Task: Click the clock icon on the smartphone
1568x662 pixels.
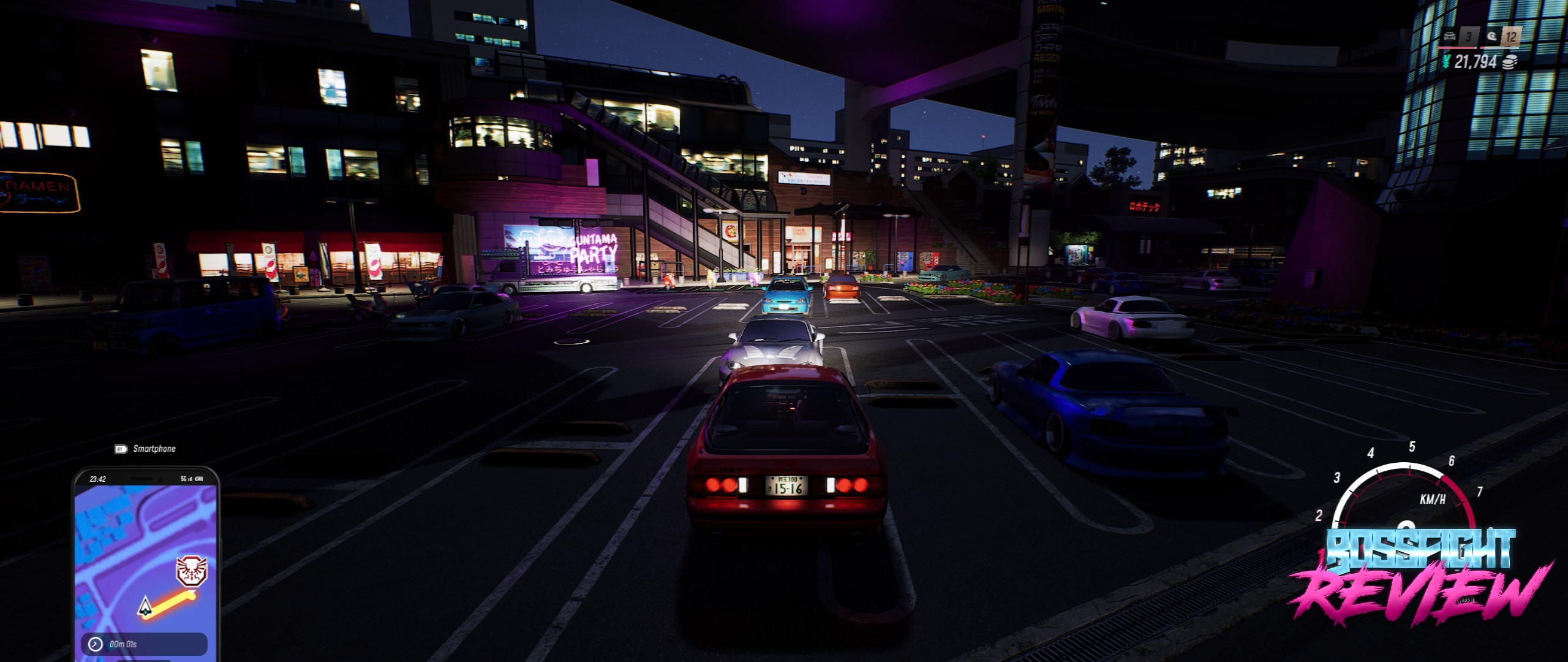Action: coord(96,644)
